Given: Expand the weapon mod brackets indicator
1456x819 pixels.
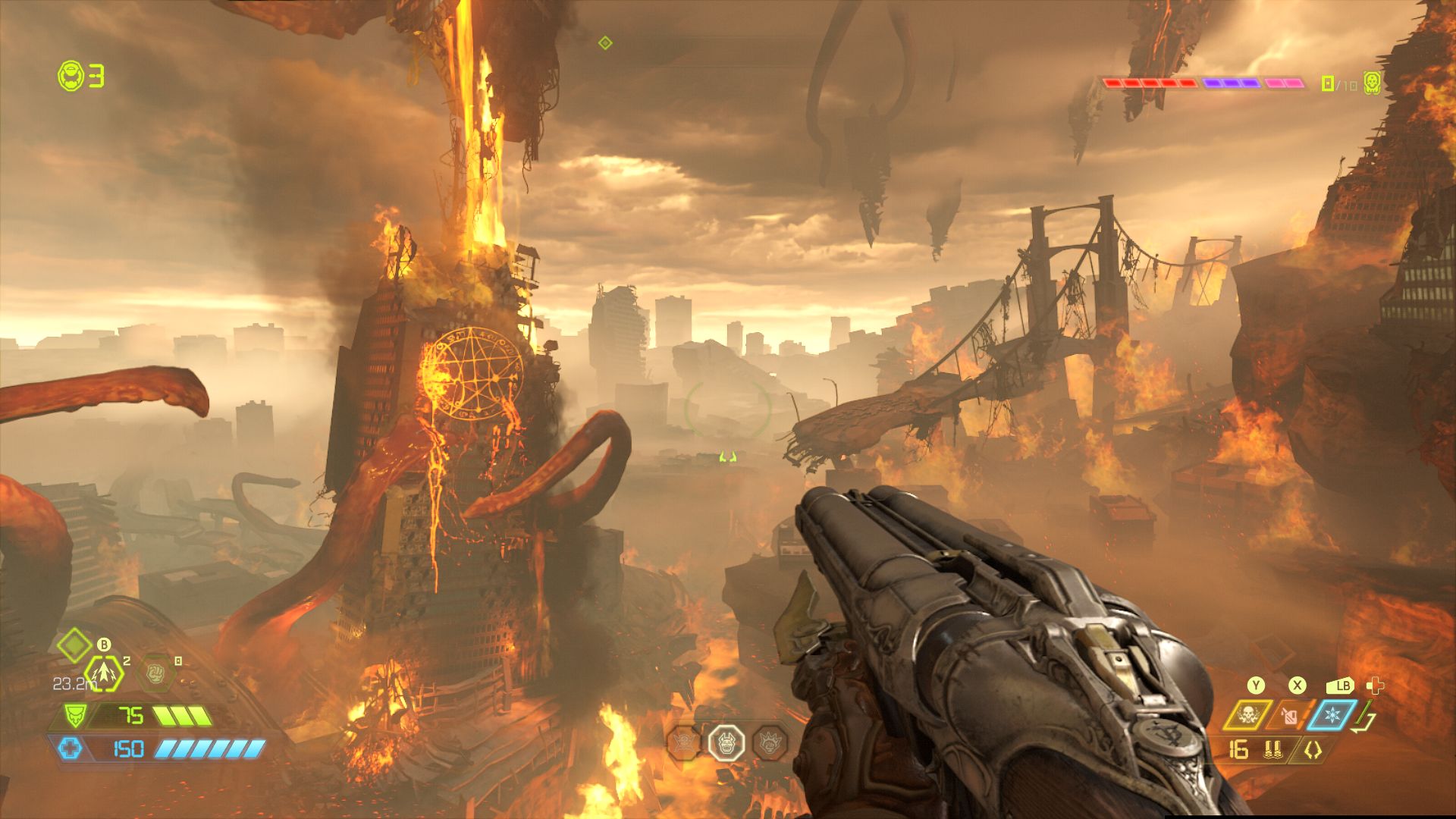Looking at the screenshot, I should (1312, 751).
